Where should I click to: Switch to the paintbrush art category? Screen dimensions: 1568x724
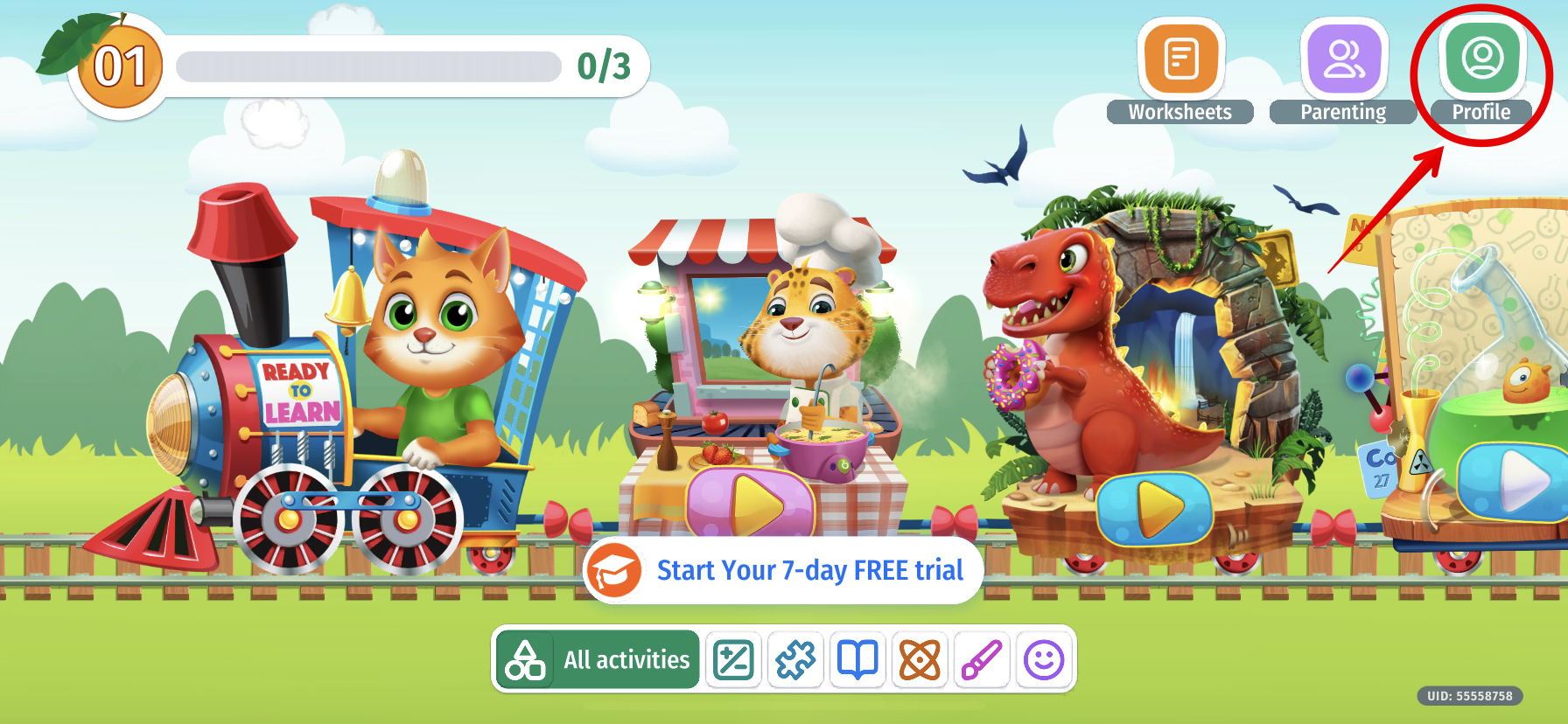tap(982, 659)
